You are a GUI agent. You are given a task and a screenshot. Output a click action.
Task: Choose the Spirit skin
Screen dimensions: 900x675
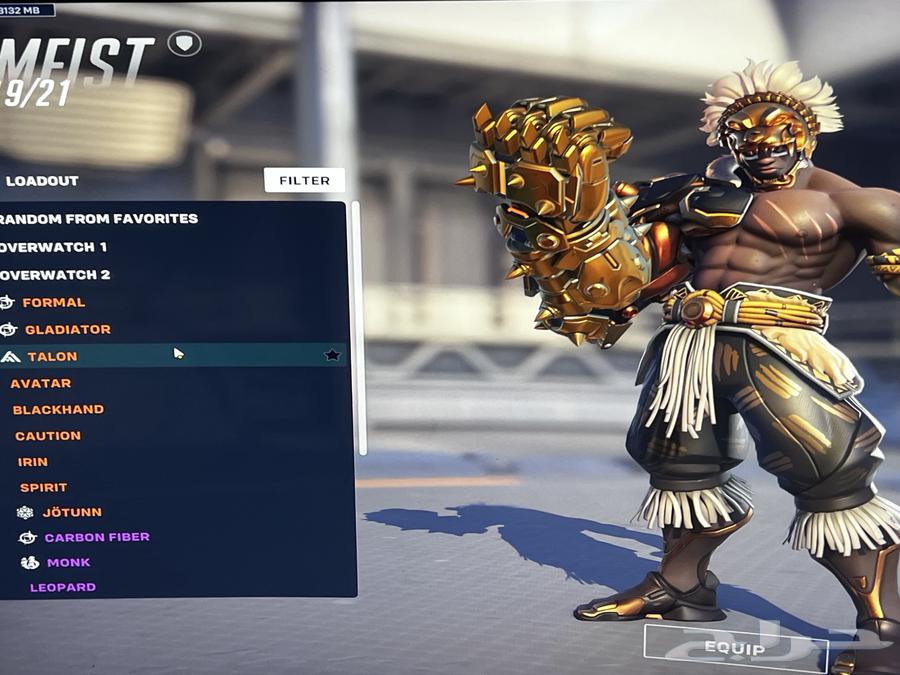(x=44, y=487)
